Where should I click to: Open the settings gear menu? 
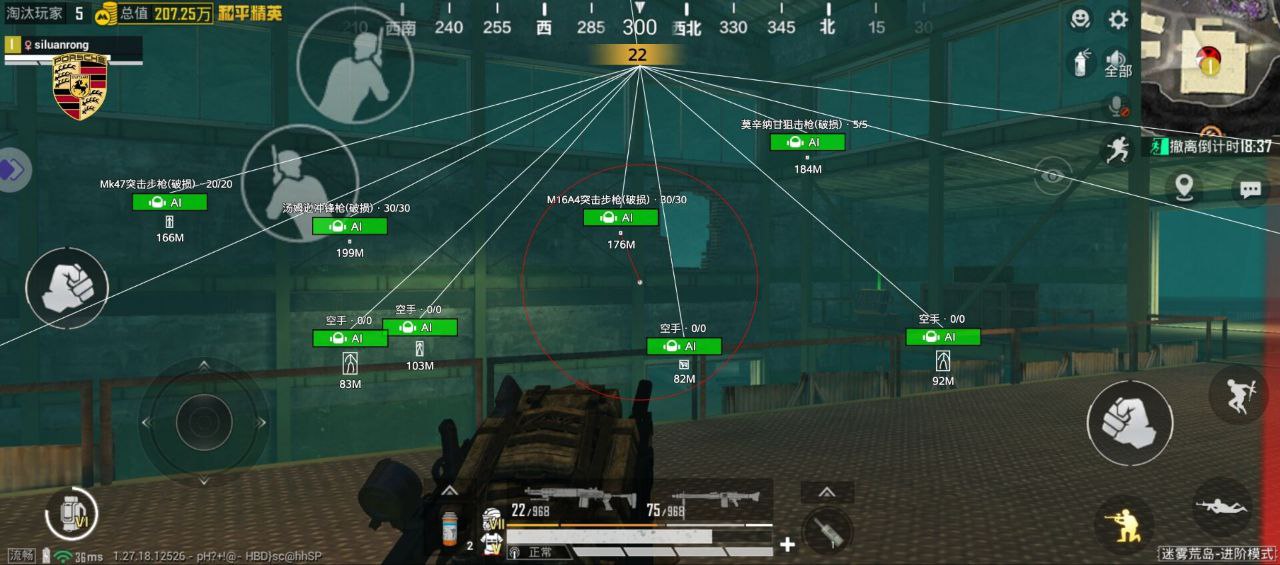[x=1118, y=20]
